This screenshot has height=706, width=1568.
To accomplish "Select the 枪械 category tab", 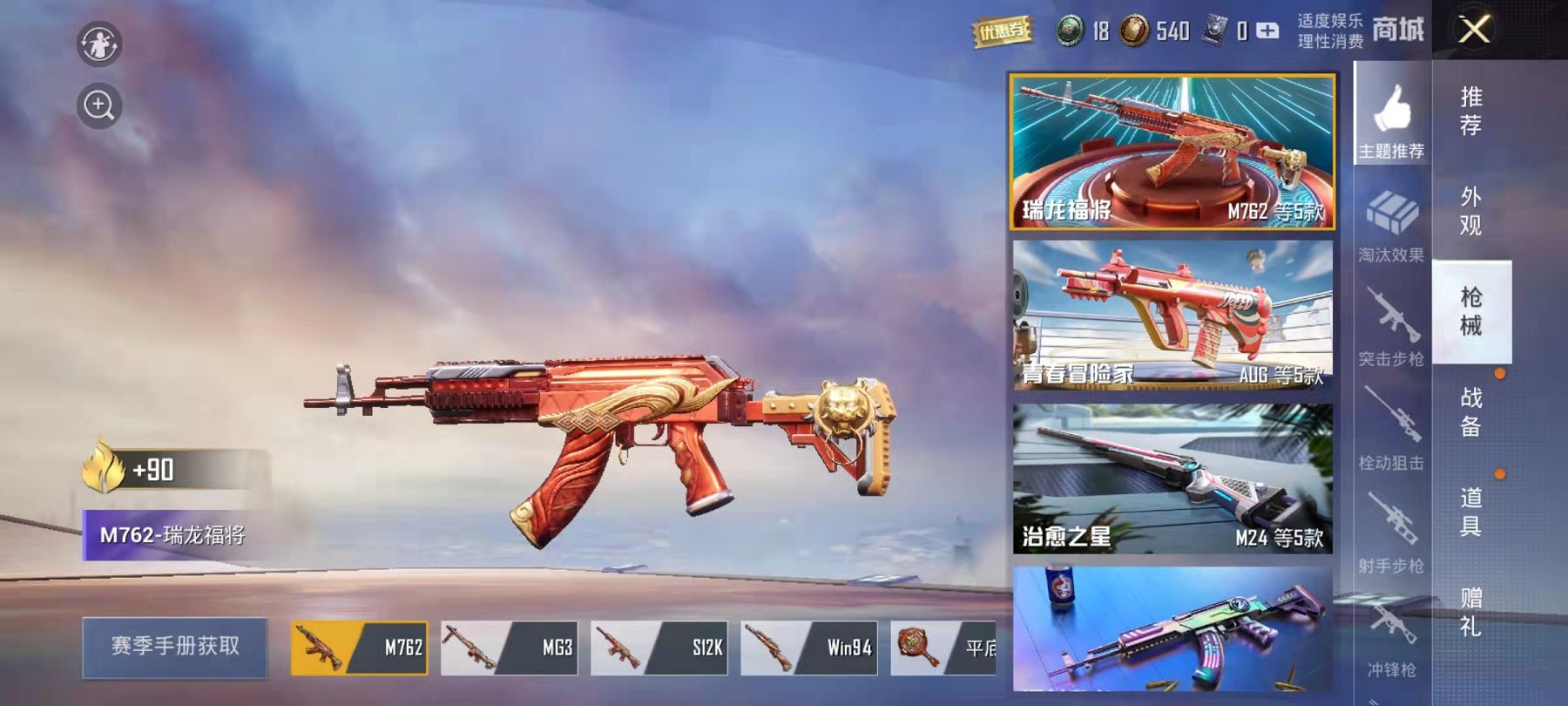I will click(x=1470, y=311).
